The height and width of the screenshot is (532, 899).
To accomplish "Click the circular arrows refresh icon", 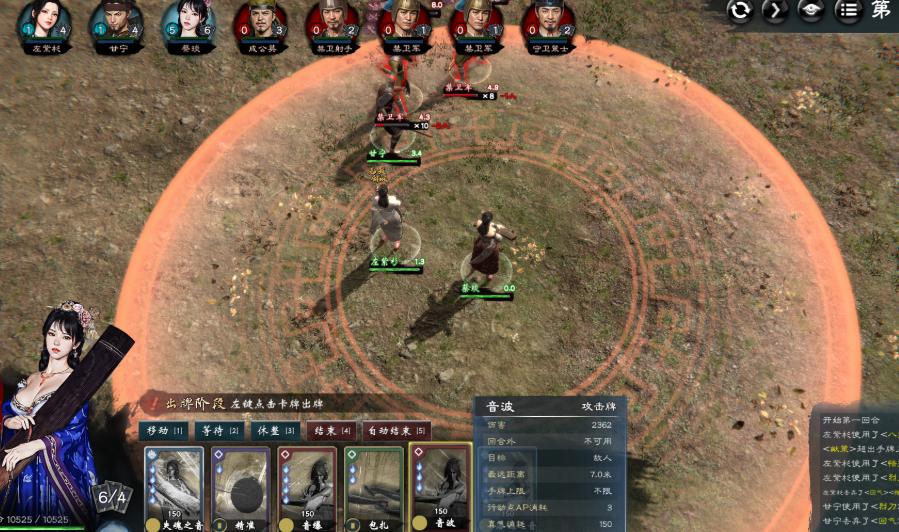I will point(740,11).
